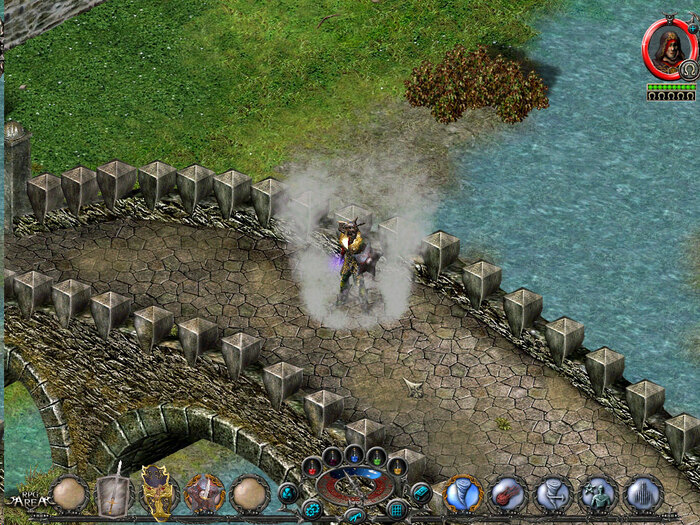
Task: Cast the red meteor spell
Action: [x=508, y=494]
